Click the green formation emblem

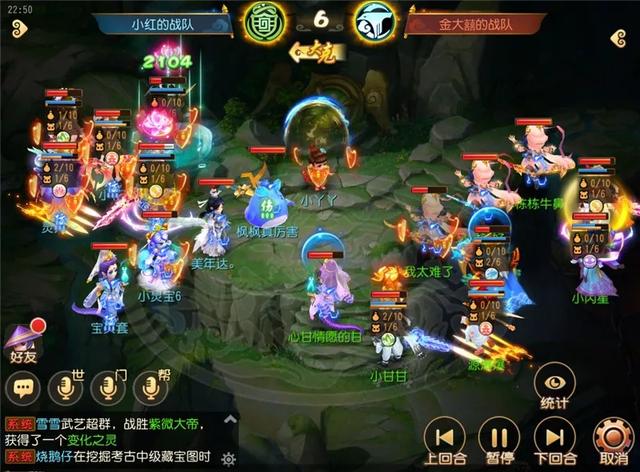[x=263, y=22]
